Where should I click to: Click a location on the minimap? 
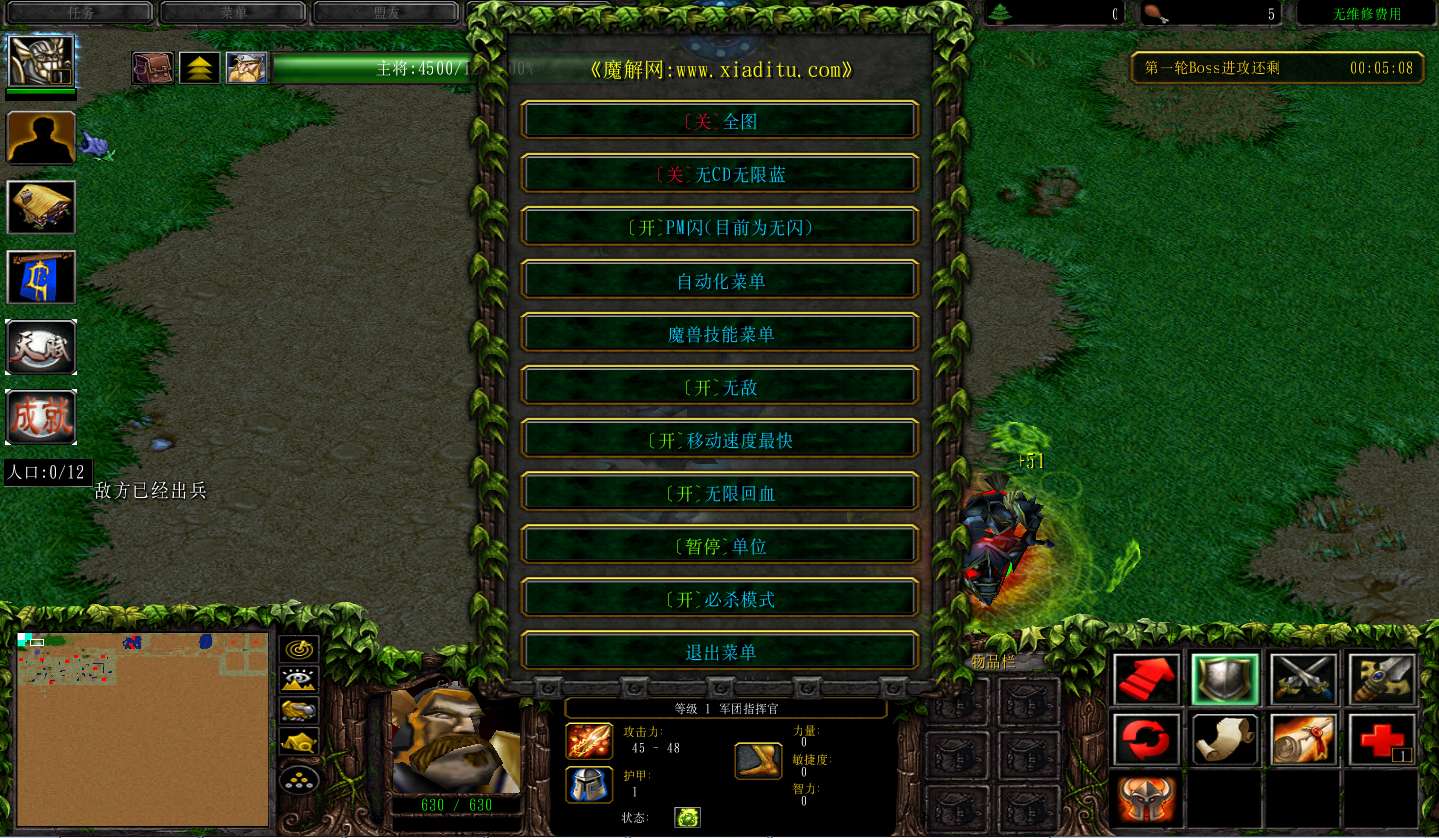(x=140, y=728)
